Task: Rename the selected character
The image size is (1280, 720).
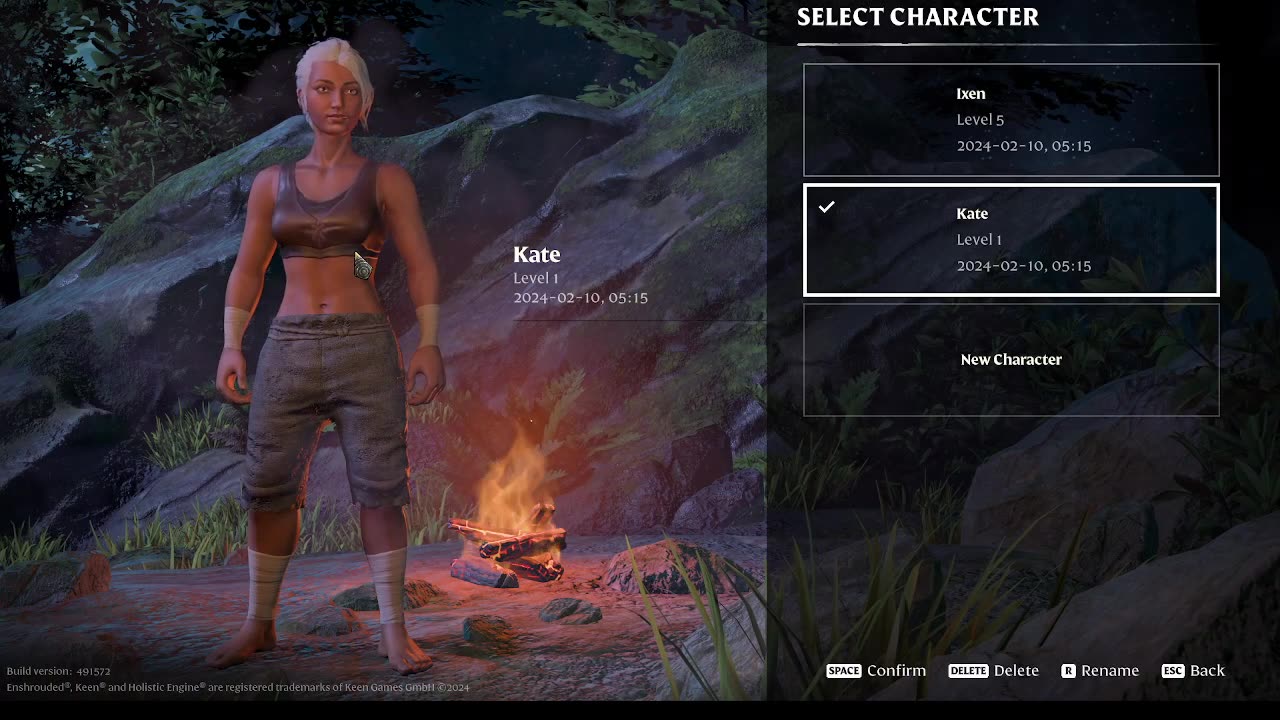Action: [x=1100, y=671]
